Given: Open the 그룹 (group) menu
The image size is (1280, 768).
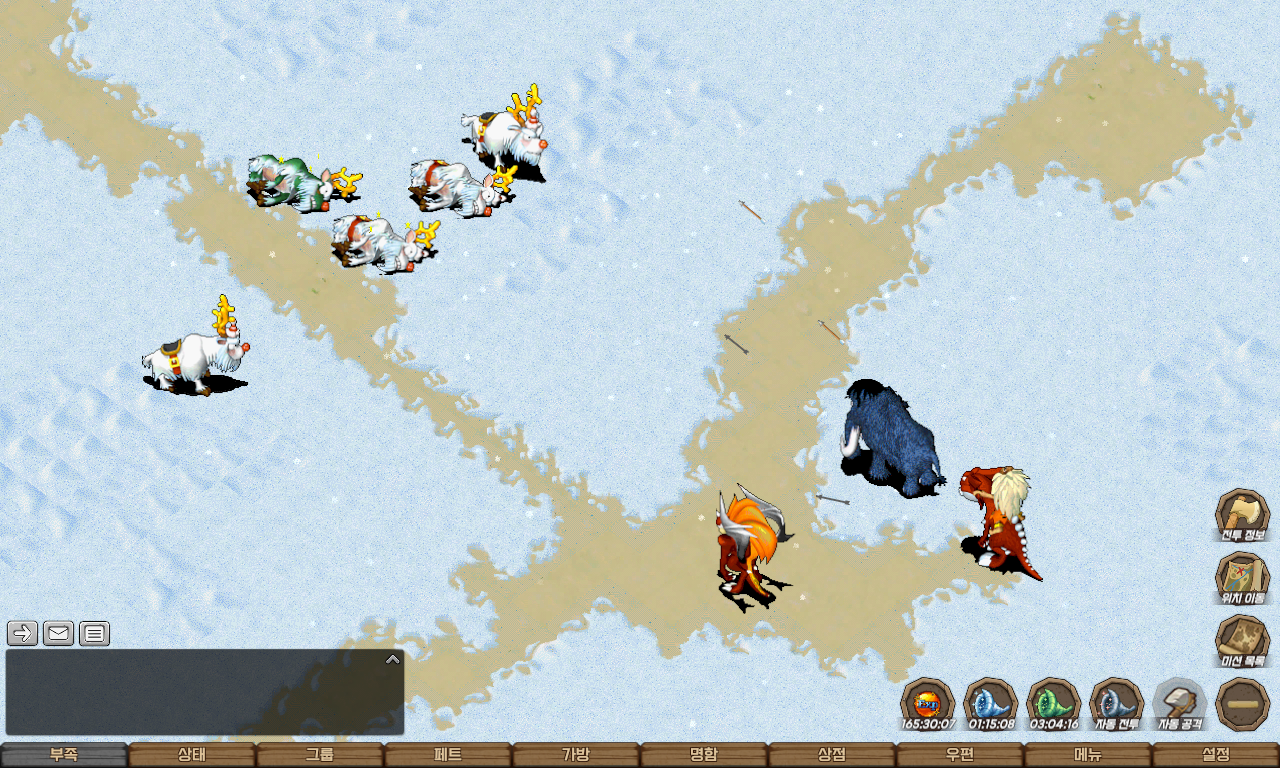Looking at the screenshot, I should [x=320, y=755].
